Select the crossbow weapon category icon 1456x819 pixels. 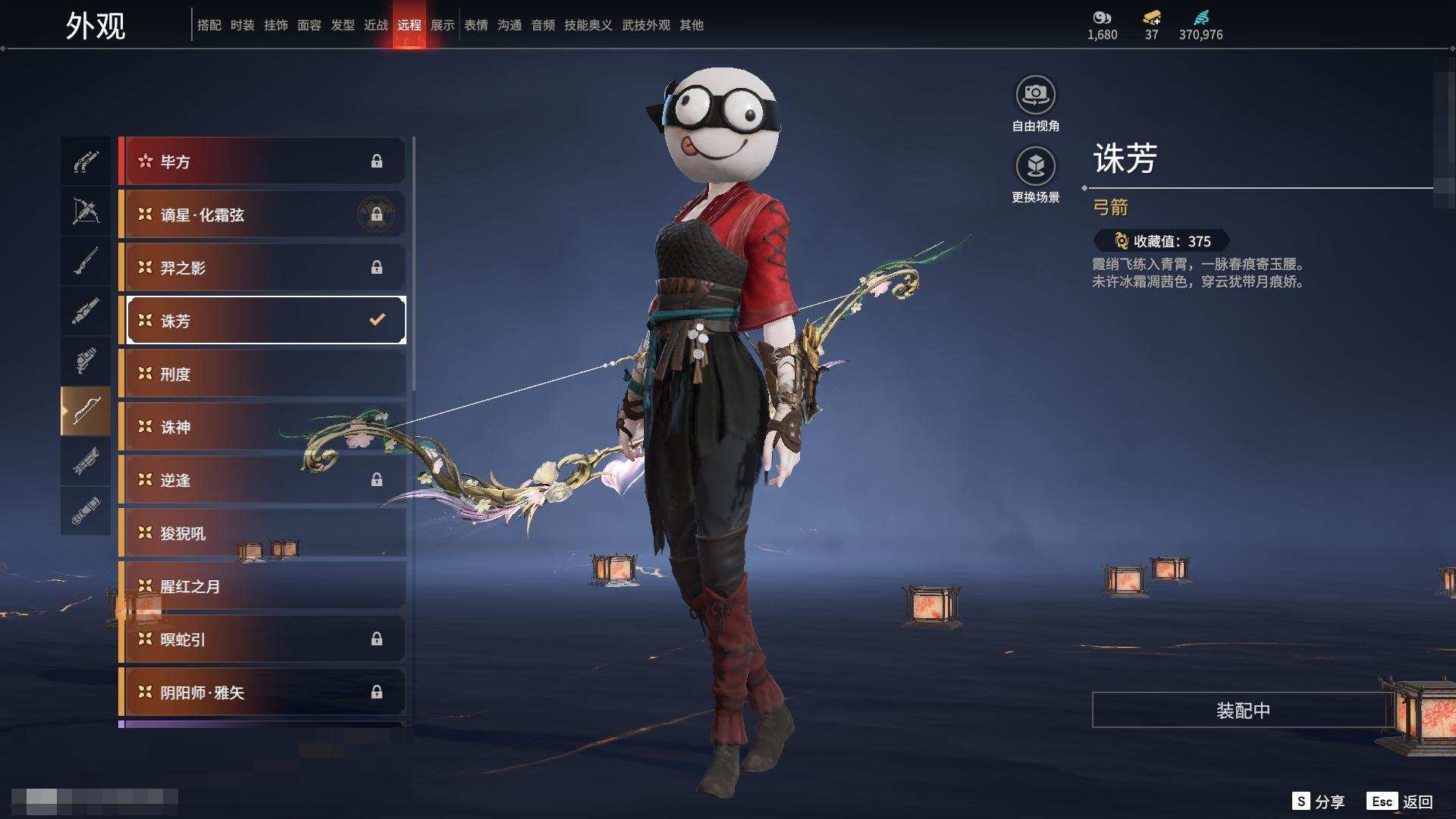pos(86,211)
